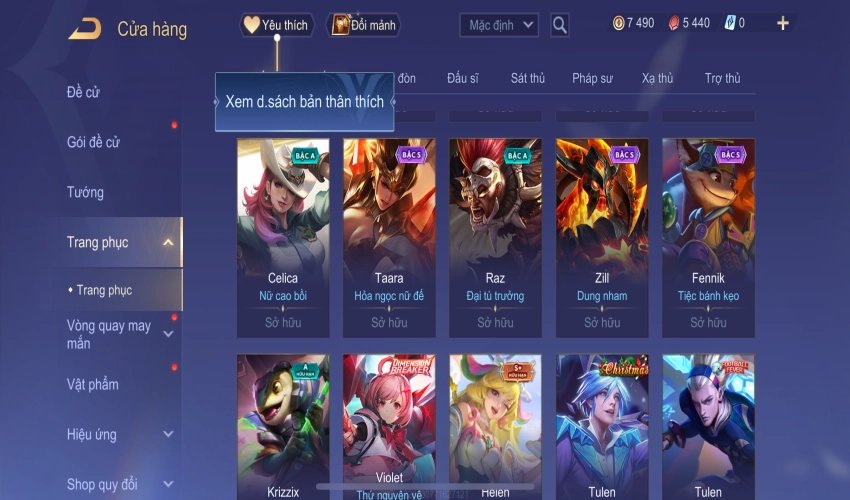Image resolution: width=850 pixels, height=500 pixels.
Task: Switch to the Đấu sĩ tab
Action: (x=463, y=78)
